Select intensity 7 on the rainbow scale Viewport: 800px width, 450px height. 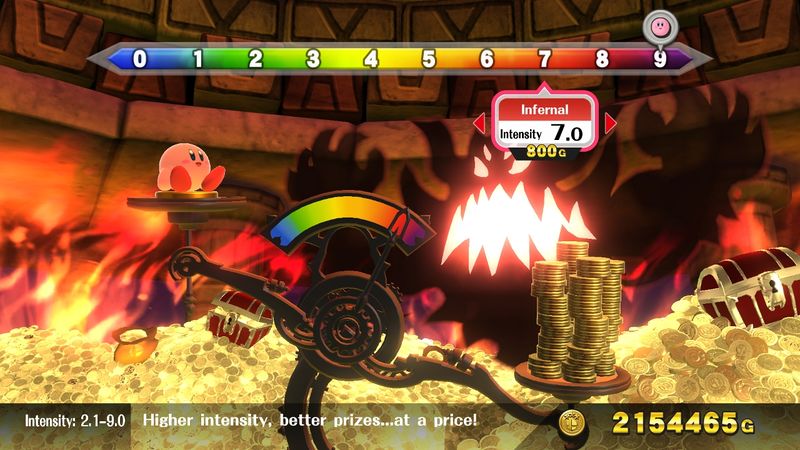(544, 58)
